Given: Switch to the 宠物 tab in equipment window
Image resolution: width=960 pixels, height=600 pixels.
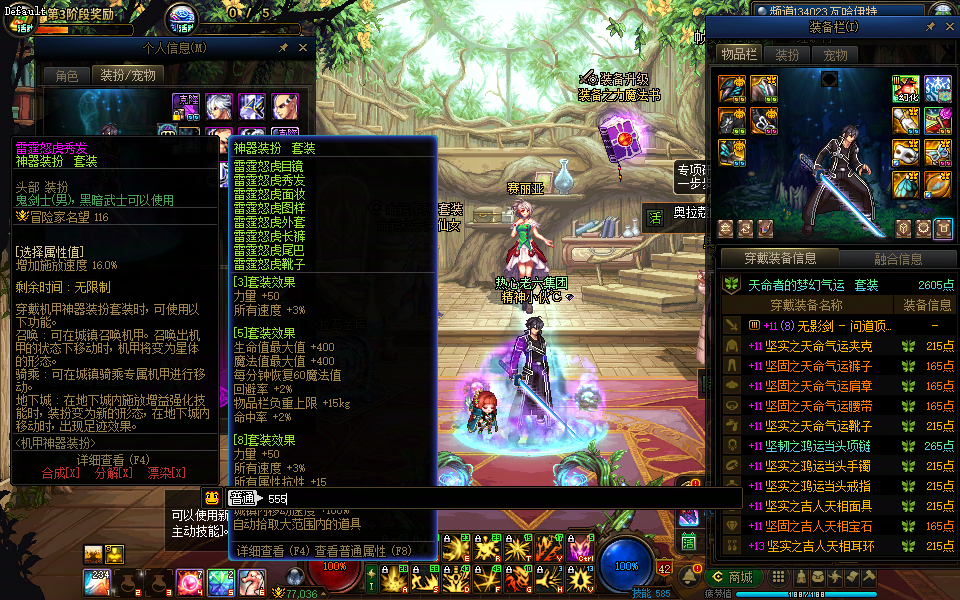Looking at the screenshot, I should [835, 55].
